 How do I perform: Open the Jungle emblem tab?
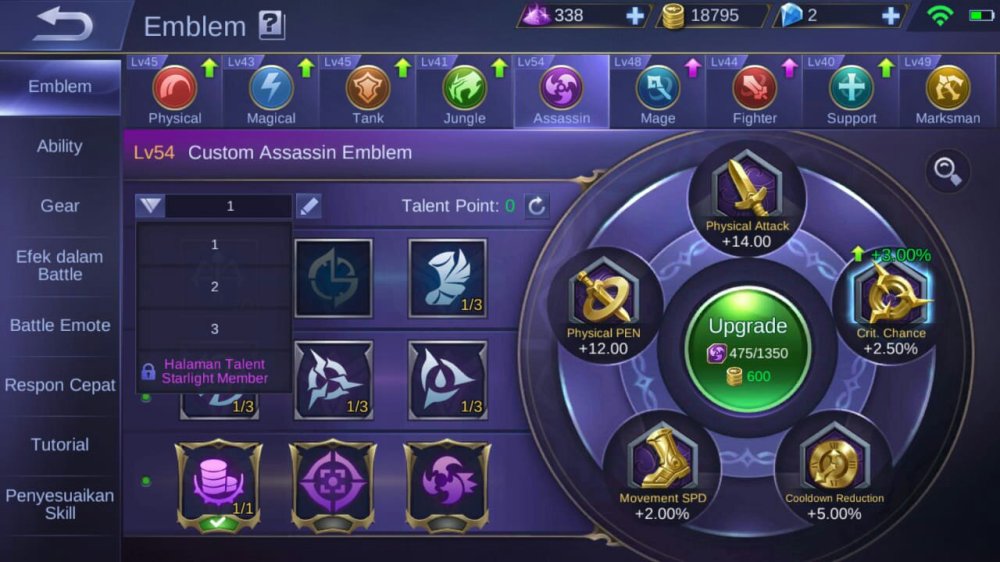[x=465, y=92]
